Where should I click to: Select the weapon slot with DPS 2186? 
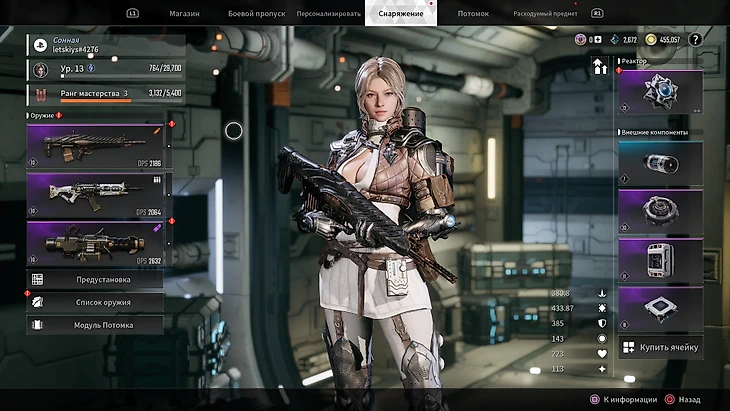pyautogui.click(x=96, y=146)
